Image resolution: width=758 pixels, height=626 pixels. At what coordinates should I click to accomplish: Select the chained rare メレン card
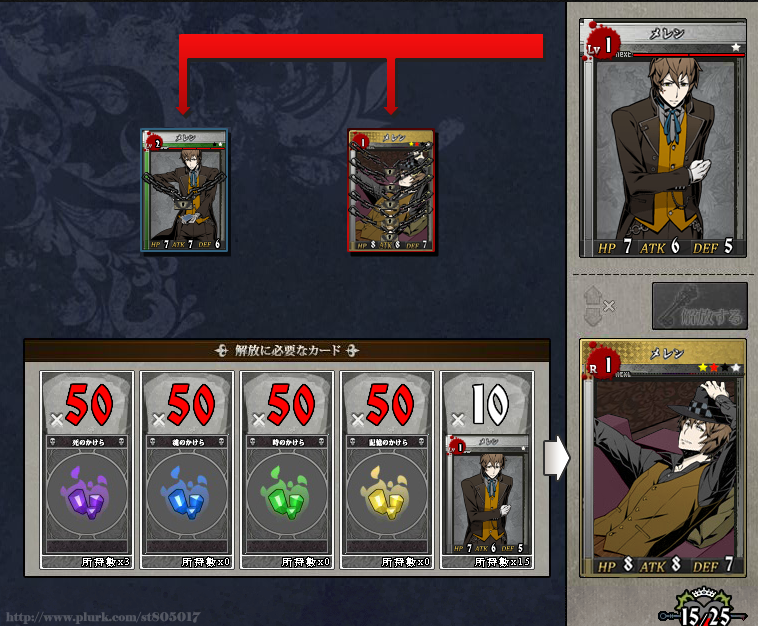point(391,190)
